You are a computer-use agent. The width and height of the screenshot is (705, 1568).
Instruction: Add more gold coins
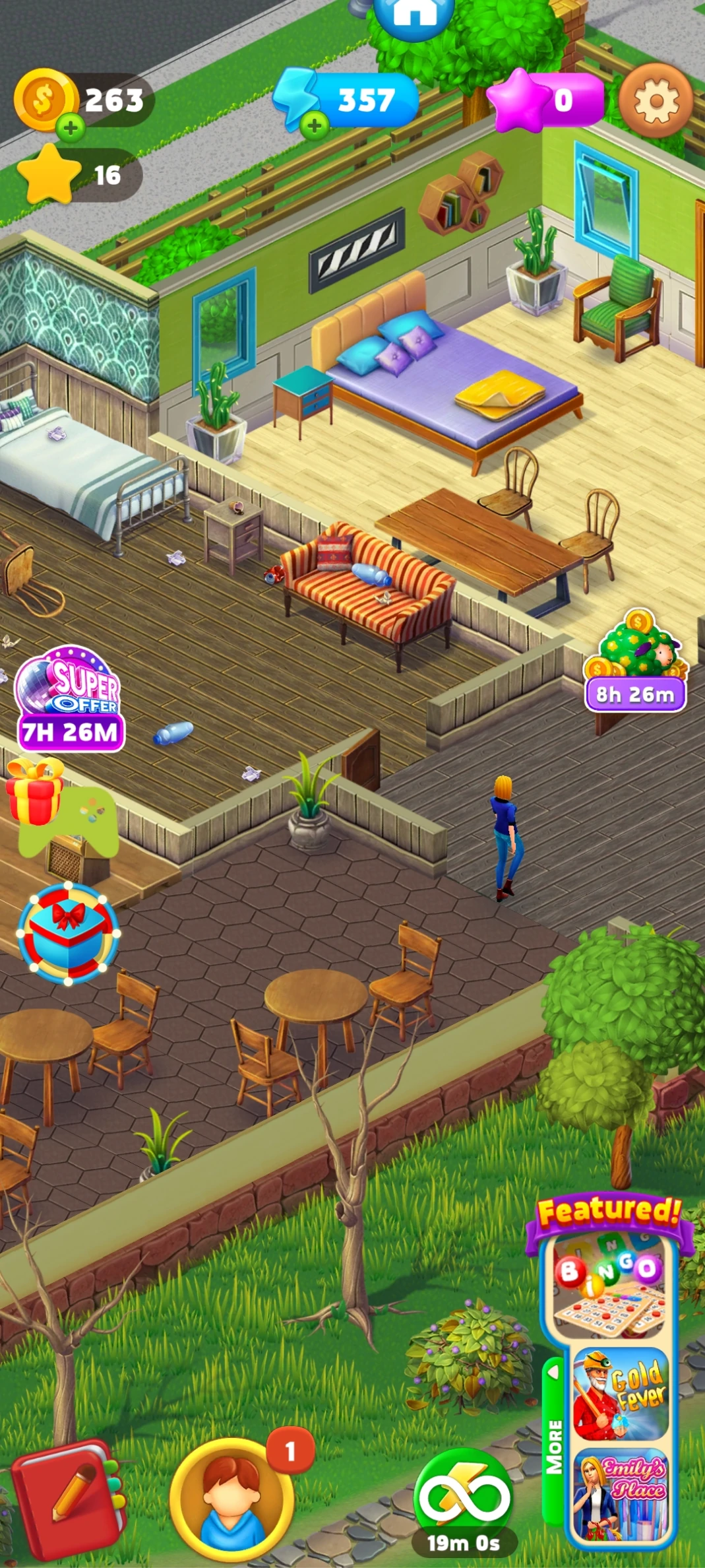[x=71, y=127]
